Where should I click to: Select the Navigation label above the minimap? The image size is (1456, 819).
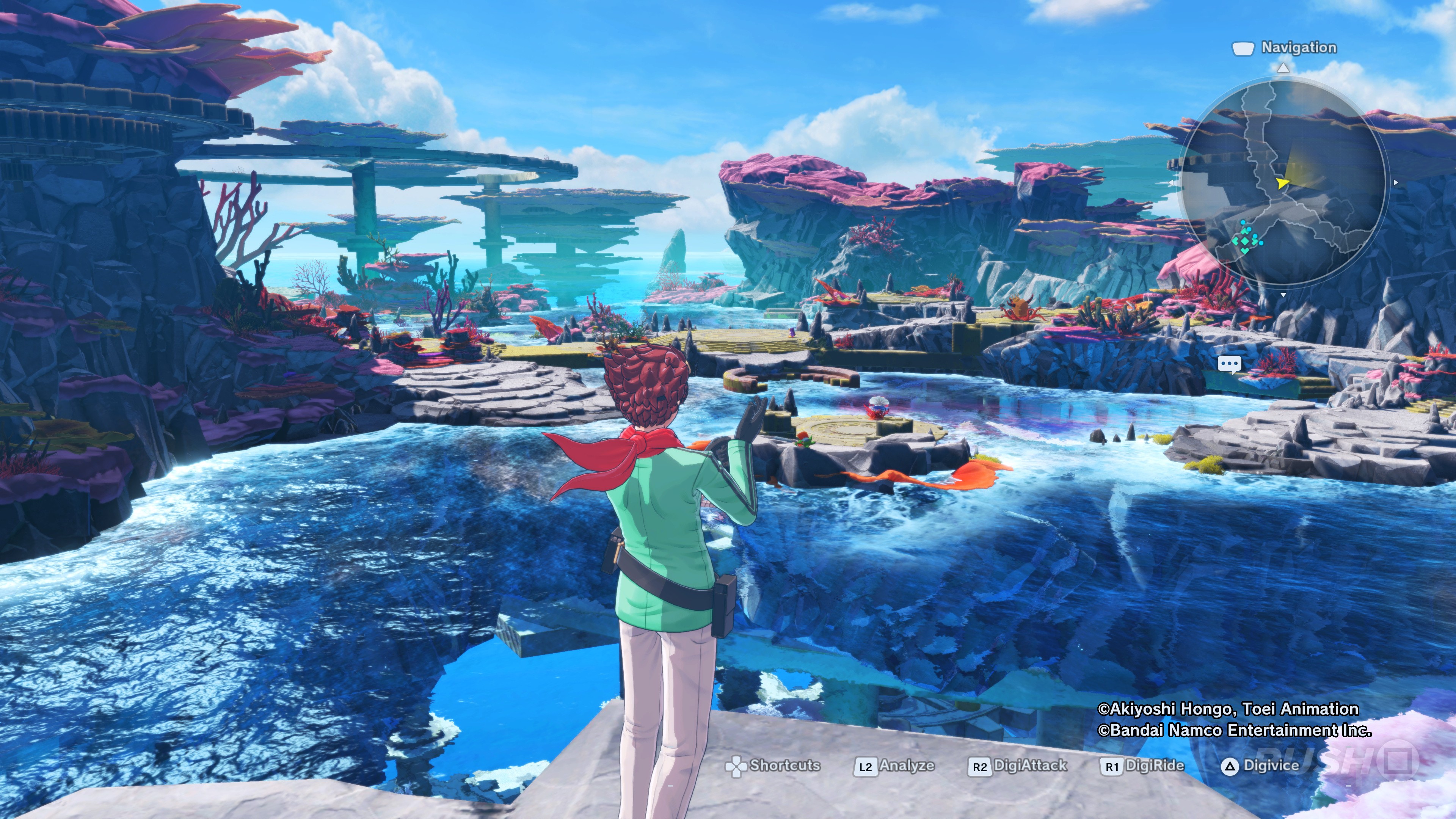(x=1298, y=47)
